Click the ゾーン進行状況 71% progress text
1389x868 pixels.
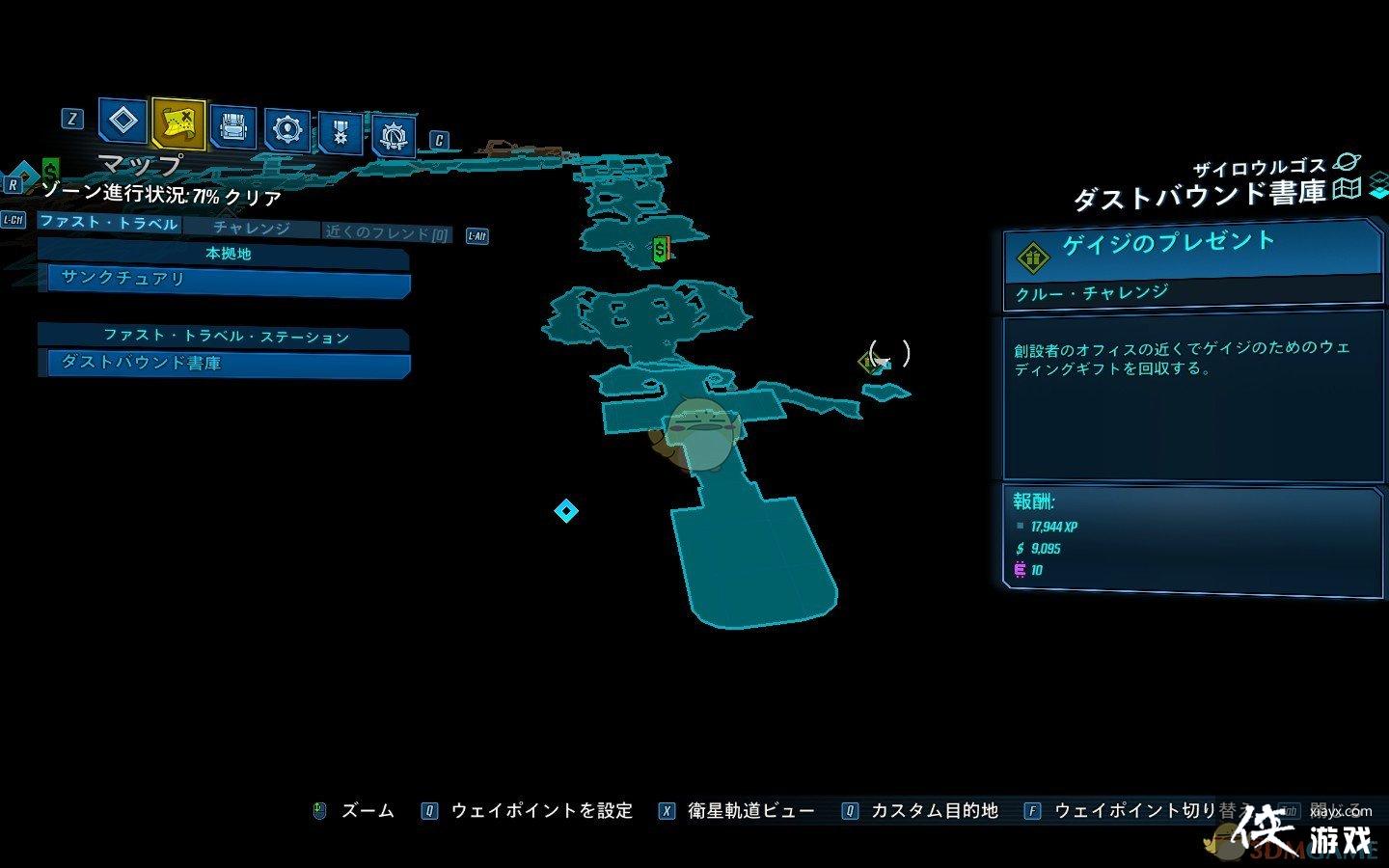[x=164, y=198]
